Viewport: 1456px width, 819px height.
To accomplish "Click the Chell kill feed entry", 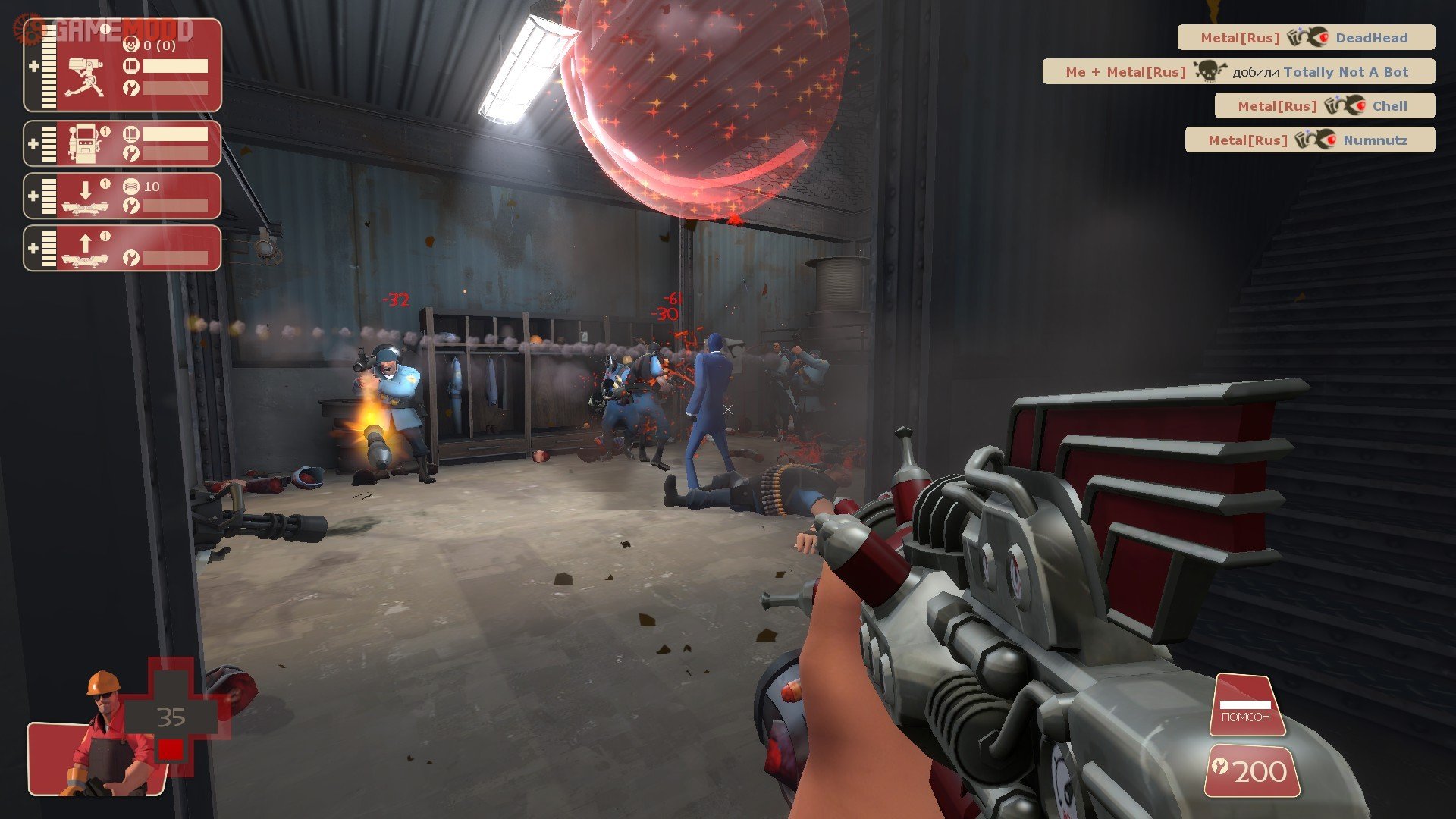I will [1324, 105].
